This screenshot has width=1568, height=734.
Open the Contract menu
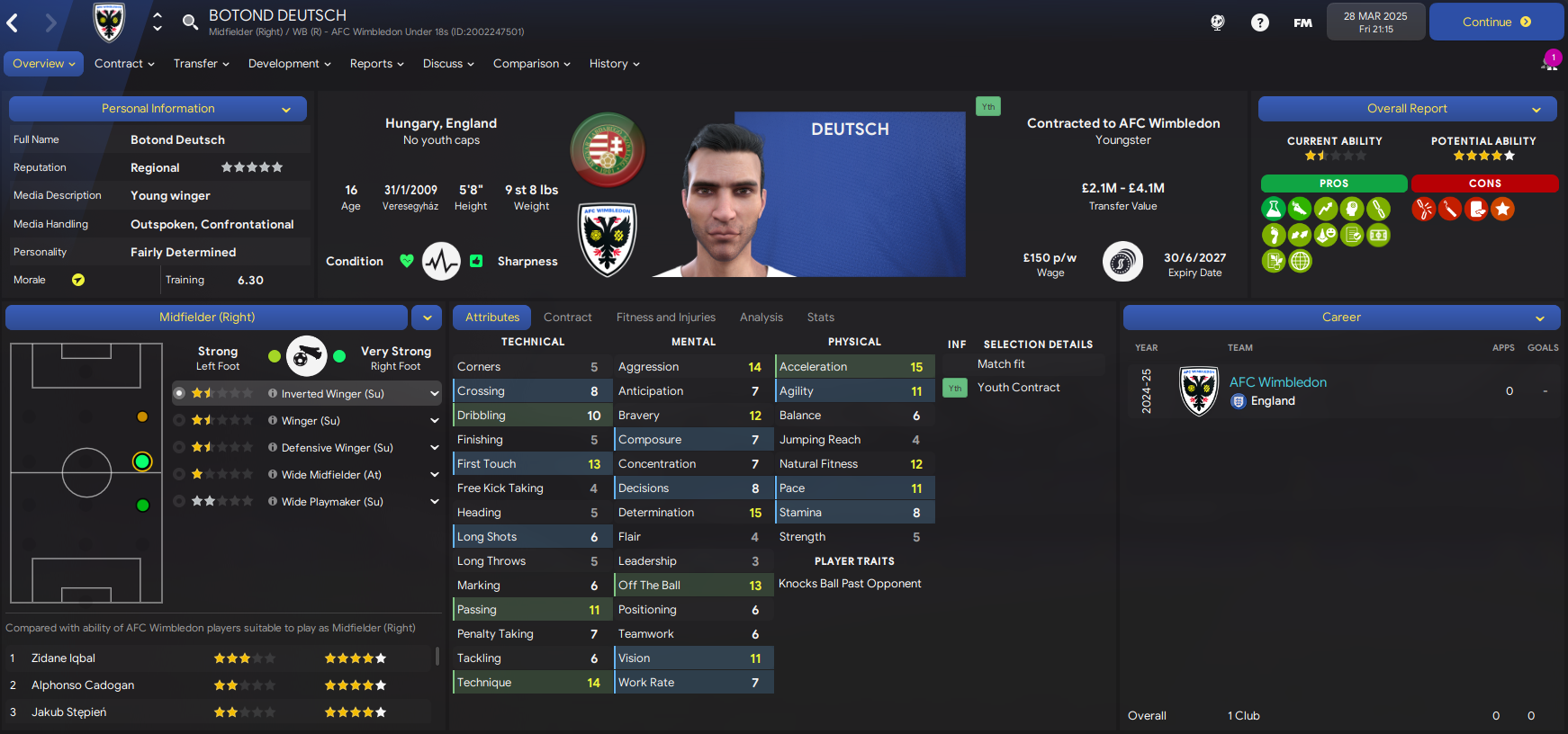click(x=124, y=64)
